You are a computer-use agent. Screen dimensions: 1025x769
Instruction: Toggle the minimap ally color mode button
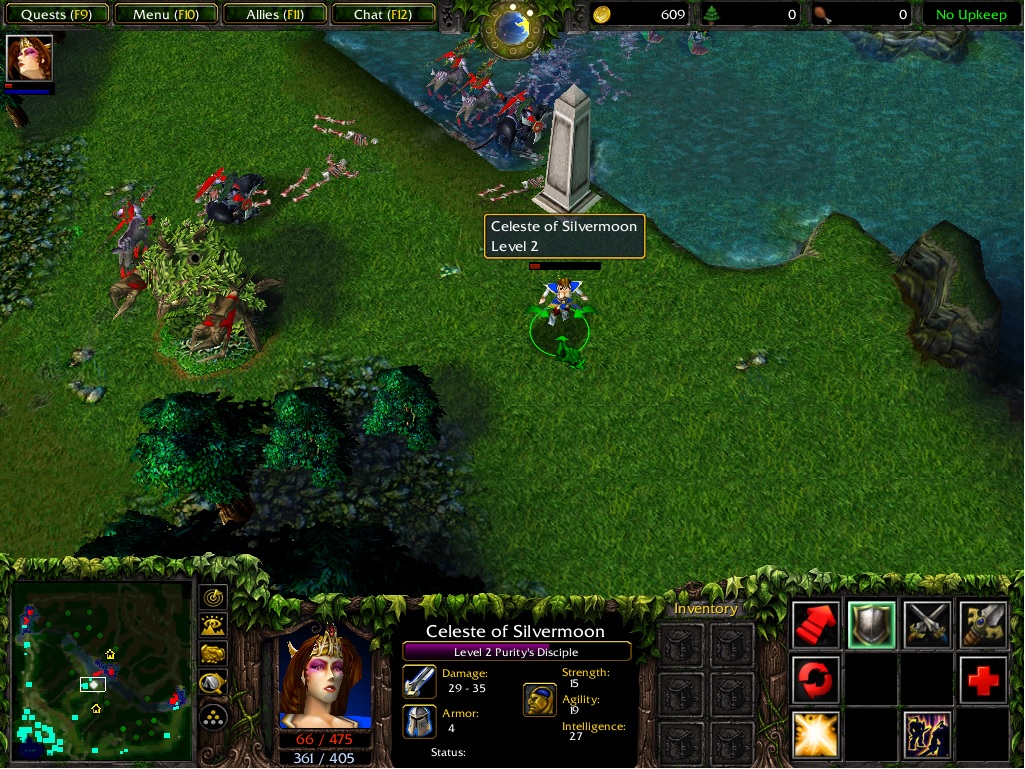214,655
